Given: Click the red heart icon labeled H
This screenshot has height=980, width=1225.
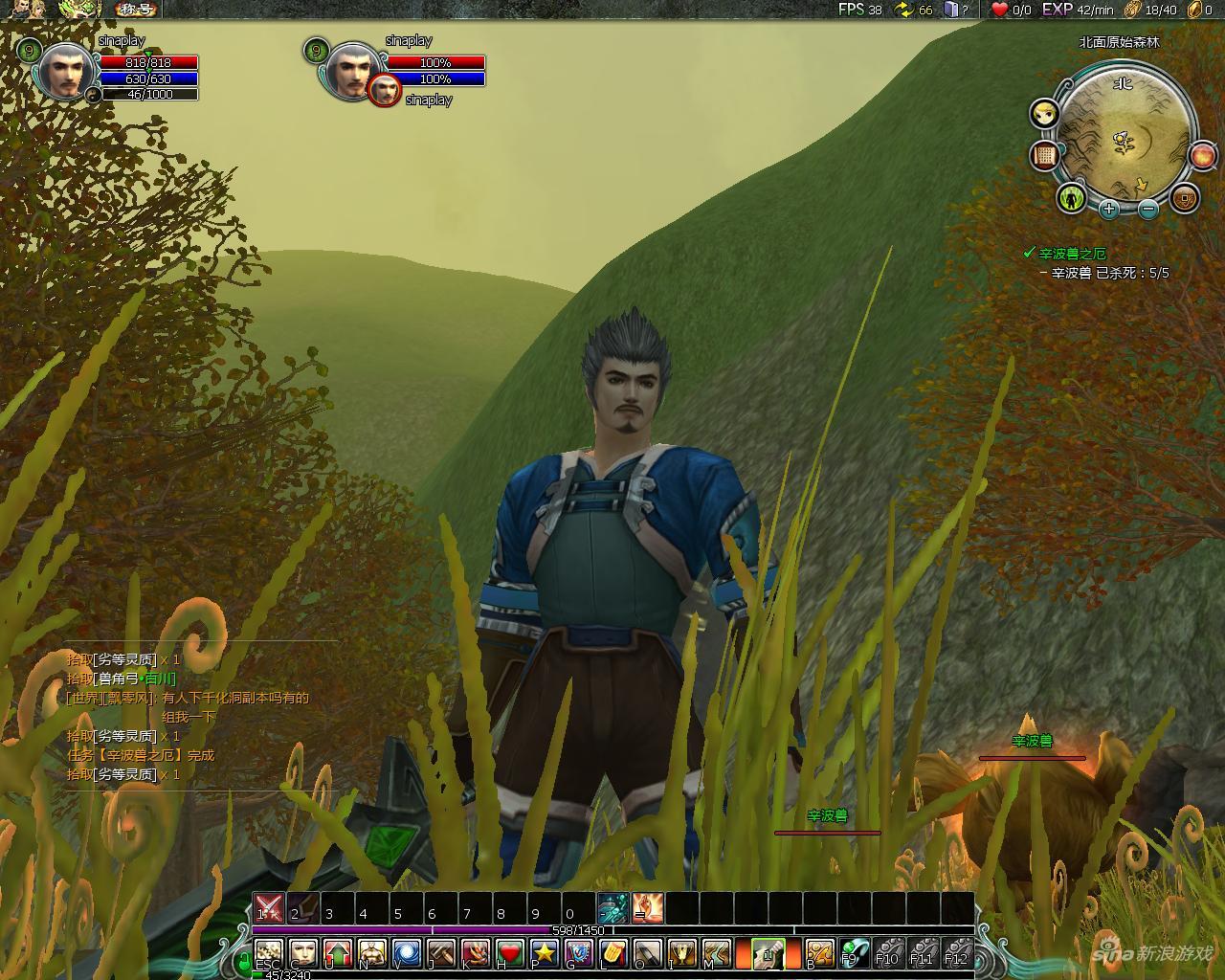Looking at the screenshot, I should point(510,953).
